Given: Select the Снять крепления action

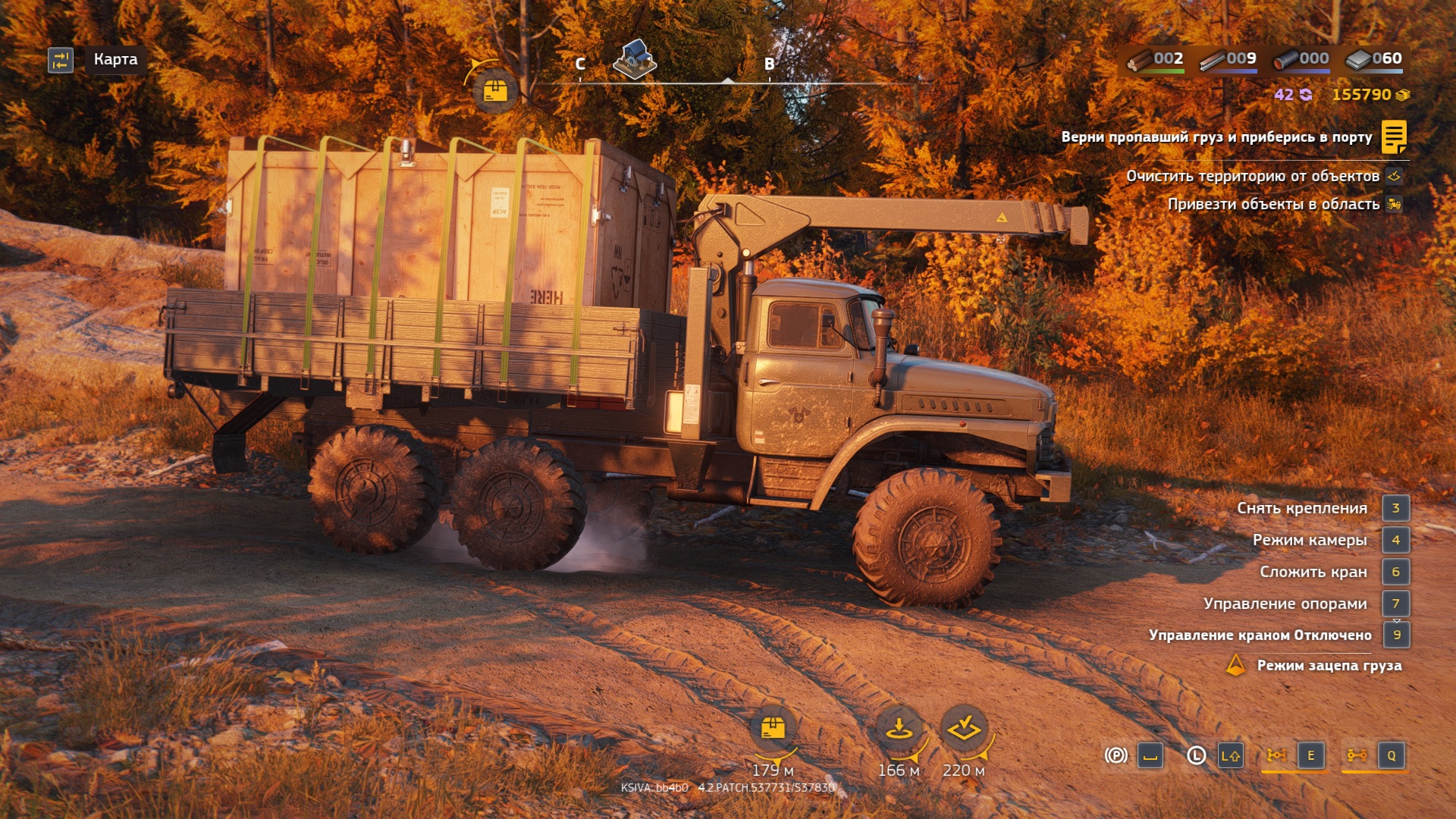Looking at the screenshot, I should tap(1302, 508).
